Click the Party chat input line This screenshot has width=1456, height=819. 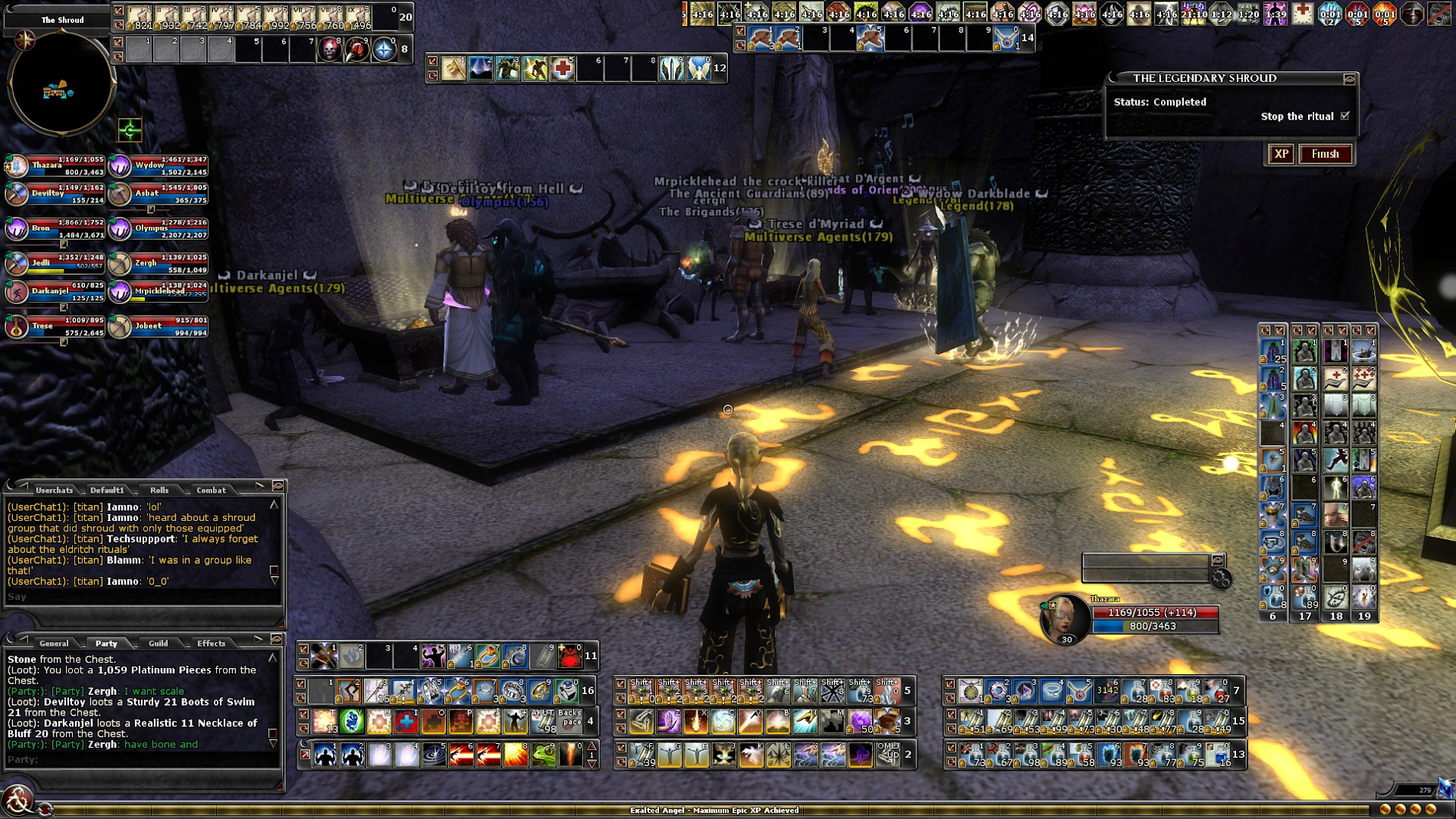(138, 760)
